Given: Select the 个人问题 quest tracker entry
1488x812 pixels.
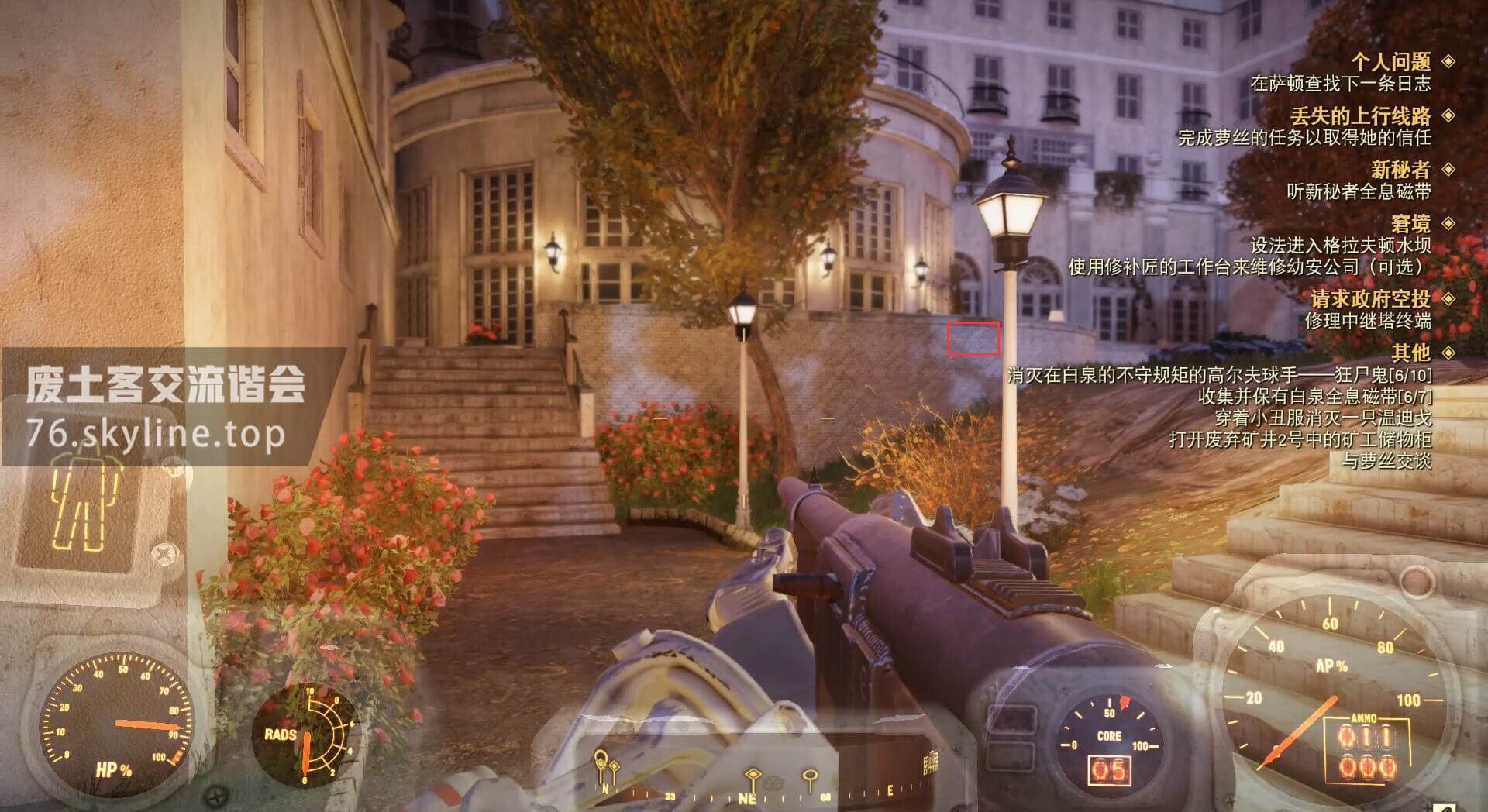Looking at the screenshot, I should (1390, 61).
